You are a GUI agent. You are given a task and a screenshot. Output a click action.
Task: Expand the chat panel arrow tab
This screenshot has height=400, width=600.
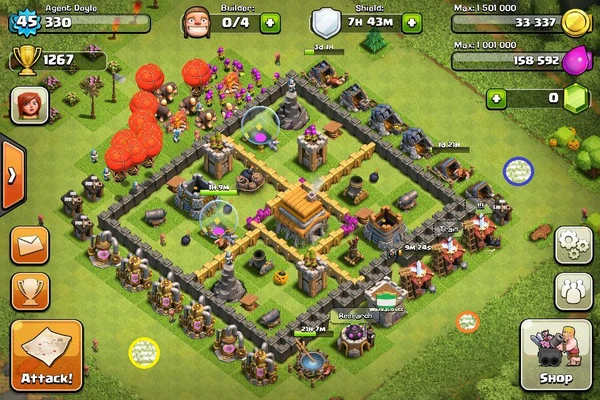tap(12, 175)
